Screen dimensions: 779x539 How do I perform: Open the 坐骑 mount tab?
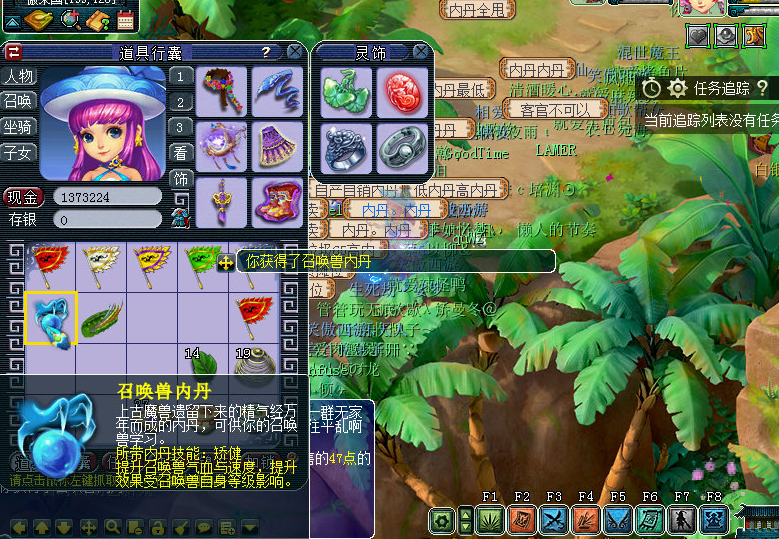tap(19, 127)
